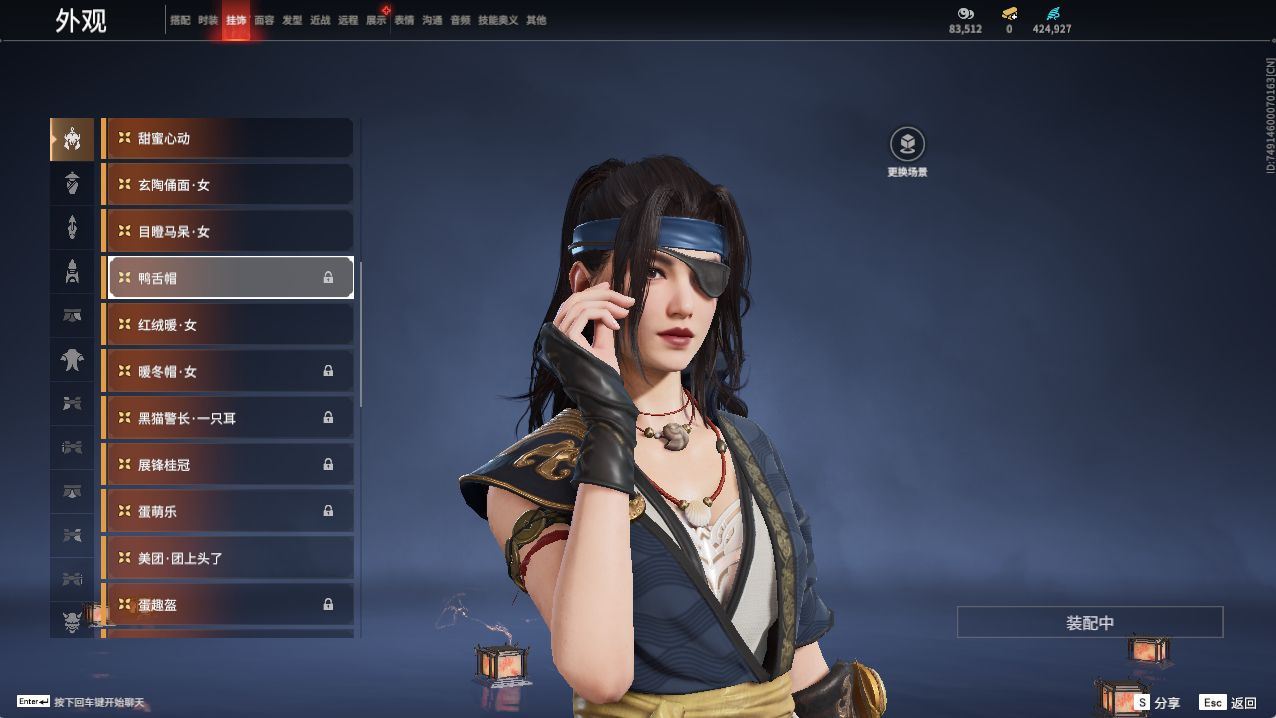This screenshot has width=1276, height=718.
Task: Click the 装配中 equip button
Action: click(x=1090, y=622)
